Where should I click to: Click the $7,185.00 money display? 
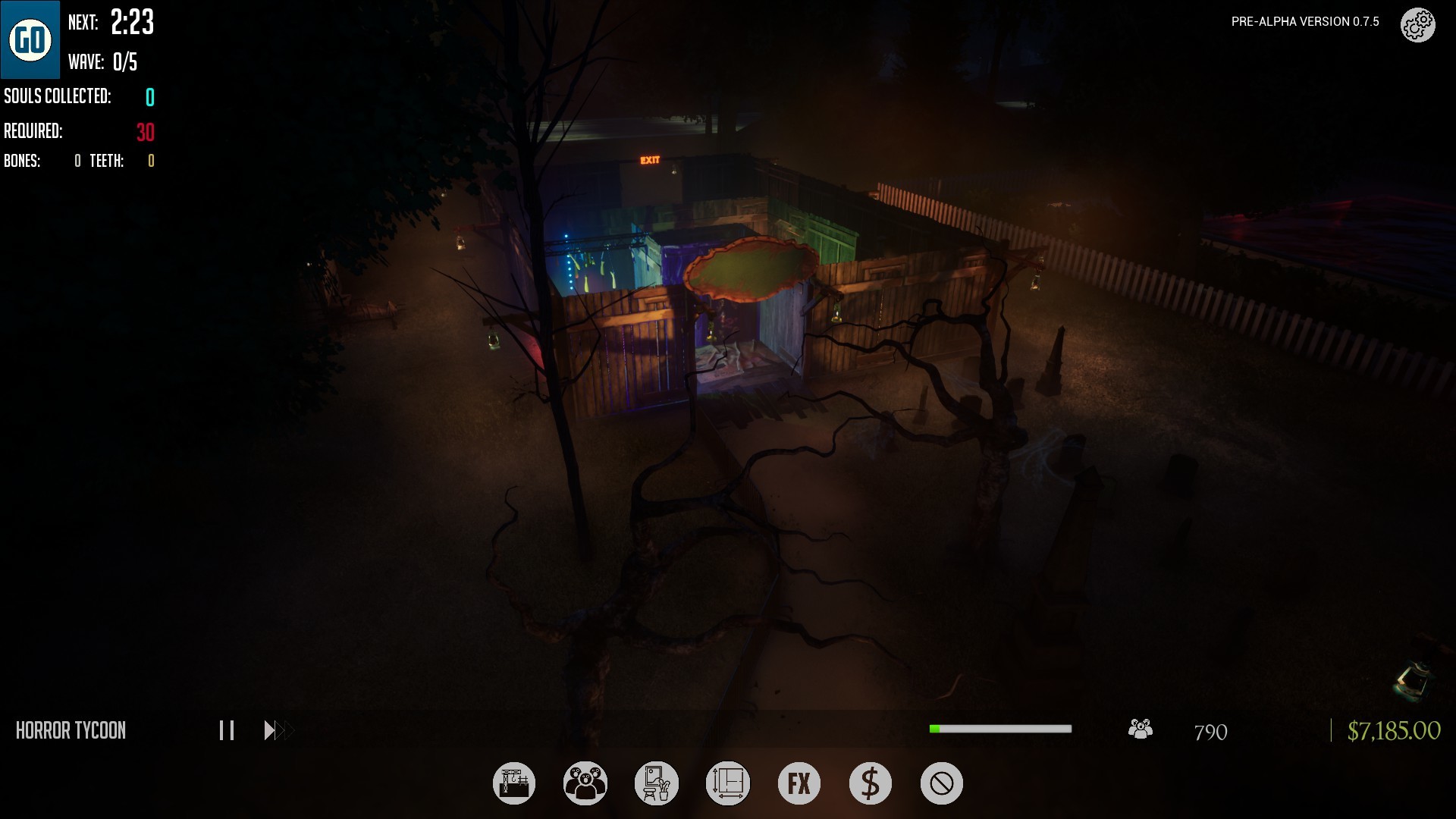pos(1394,731)
